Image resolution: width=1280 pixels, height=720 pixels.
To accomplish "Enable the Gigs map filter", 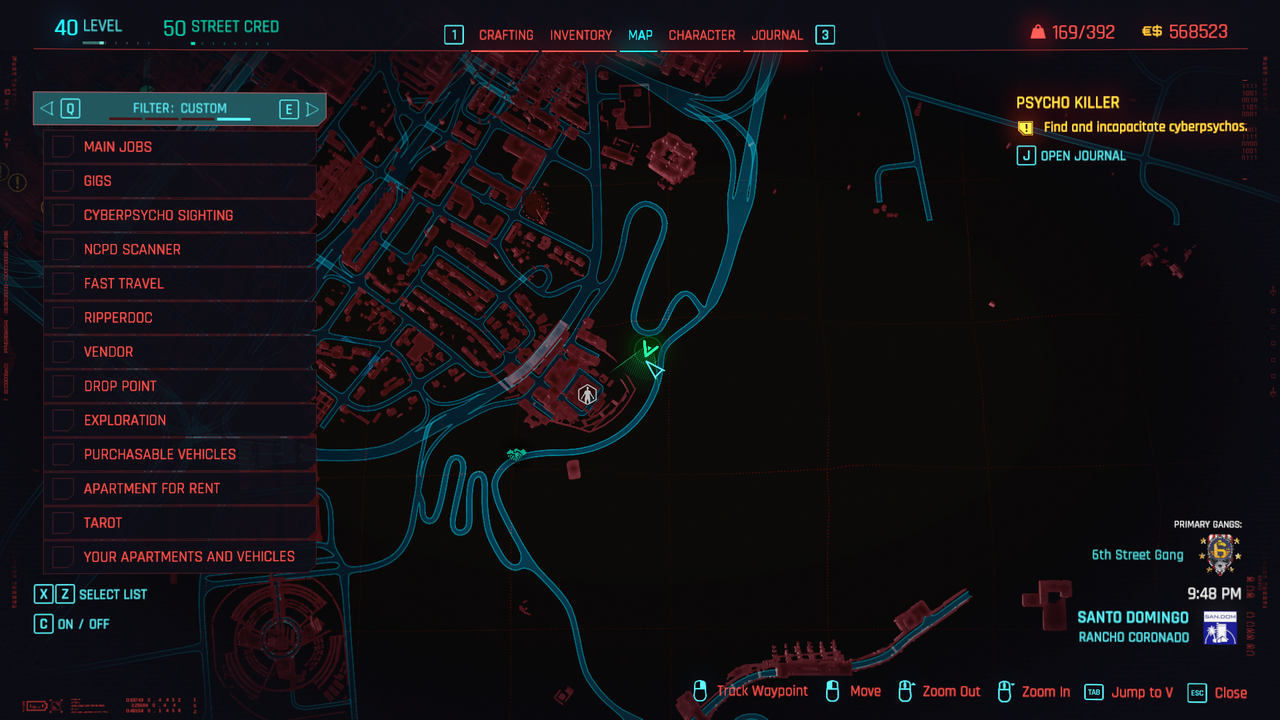I will point(64,181).
